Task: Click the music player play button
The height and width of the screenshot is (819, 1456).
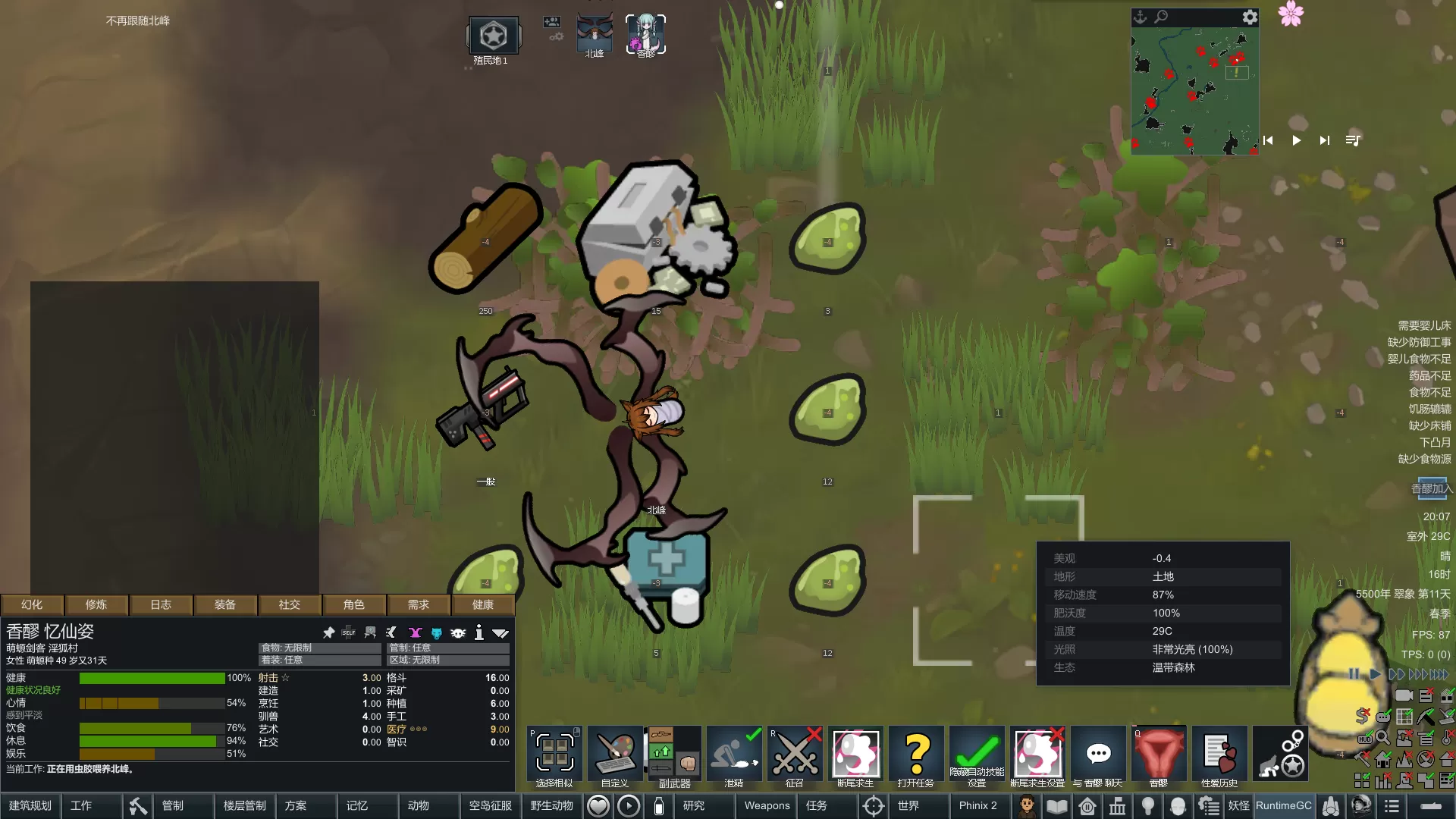Action: [1297, 140]
